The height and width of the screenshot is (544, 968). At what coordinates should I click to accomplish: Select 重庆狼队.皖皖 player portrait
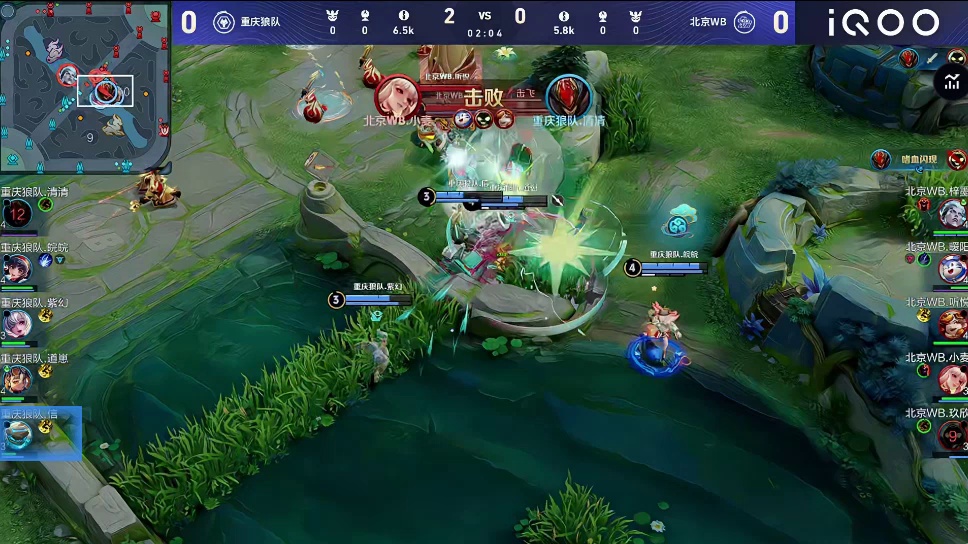tap(17, 268)
